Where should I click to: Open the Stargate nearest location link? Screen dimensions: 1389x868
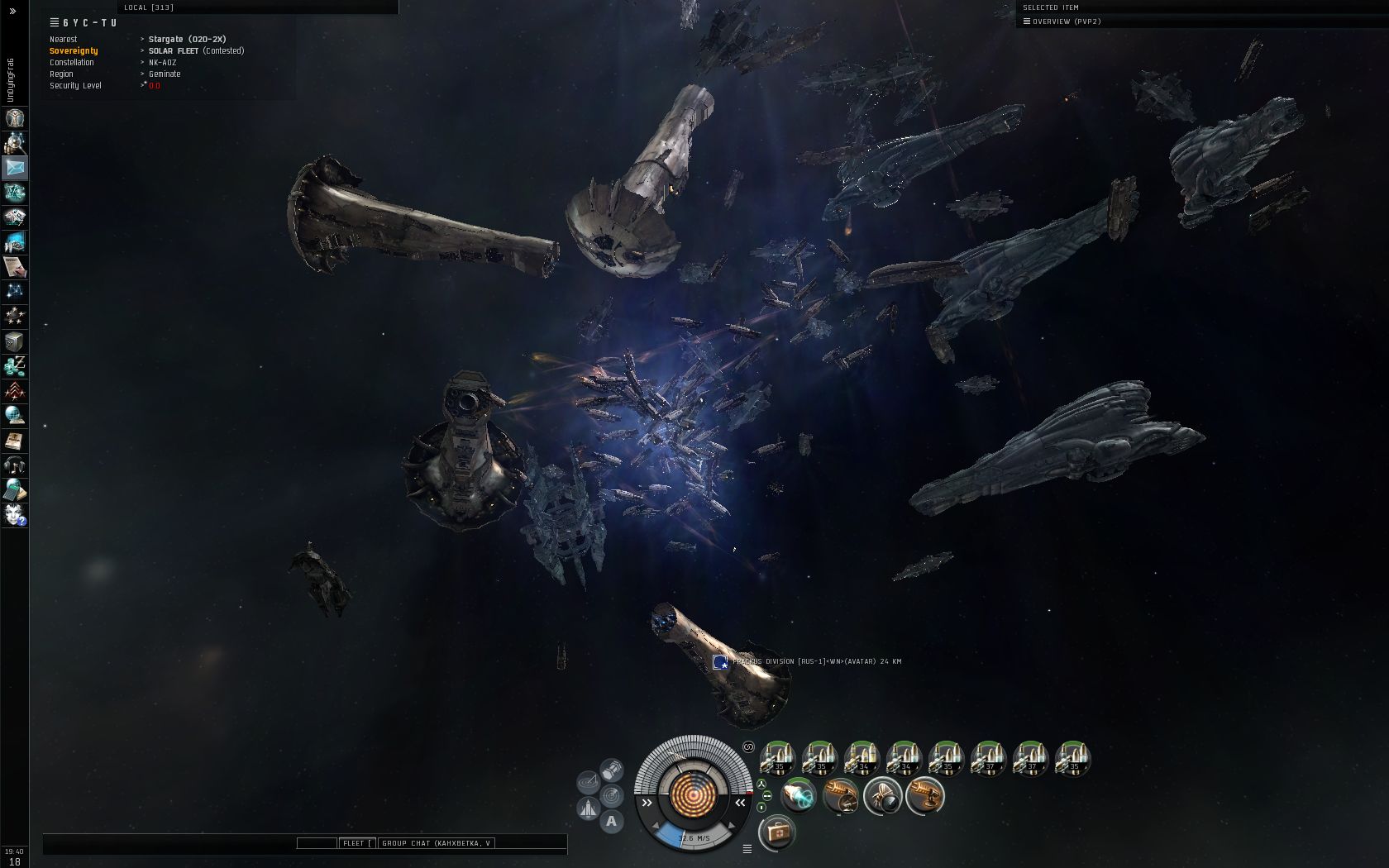click(187, 39)
